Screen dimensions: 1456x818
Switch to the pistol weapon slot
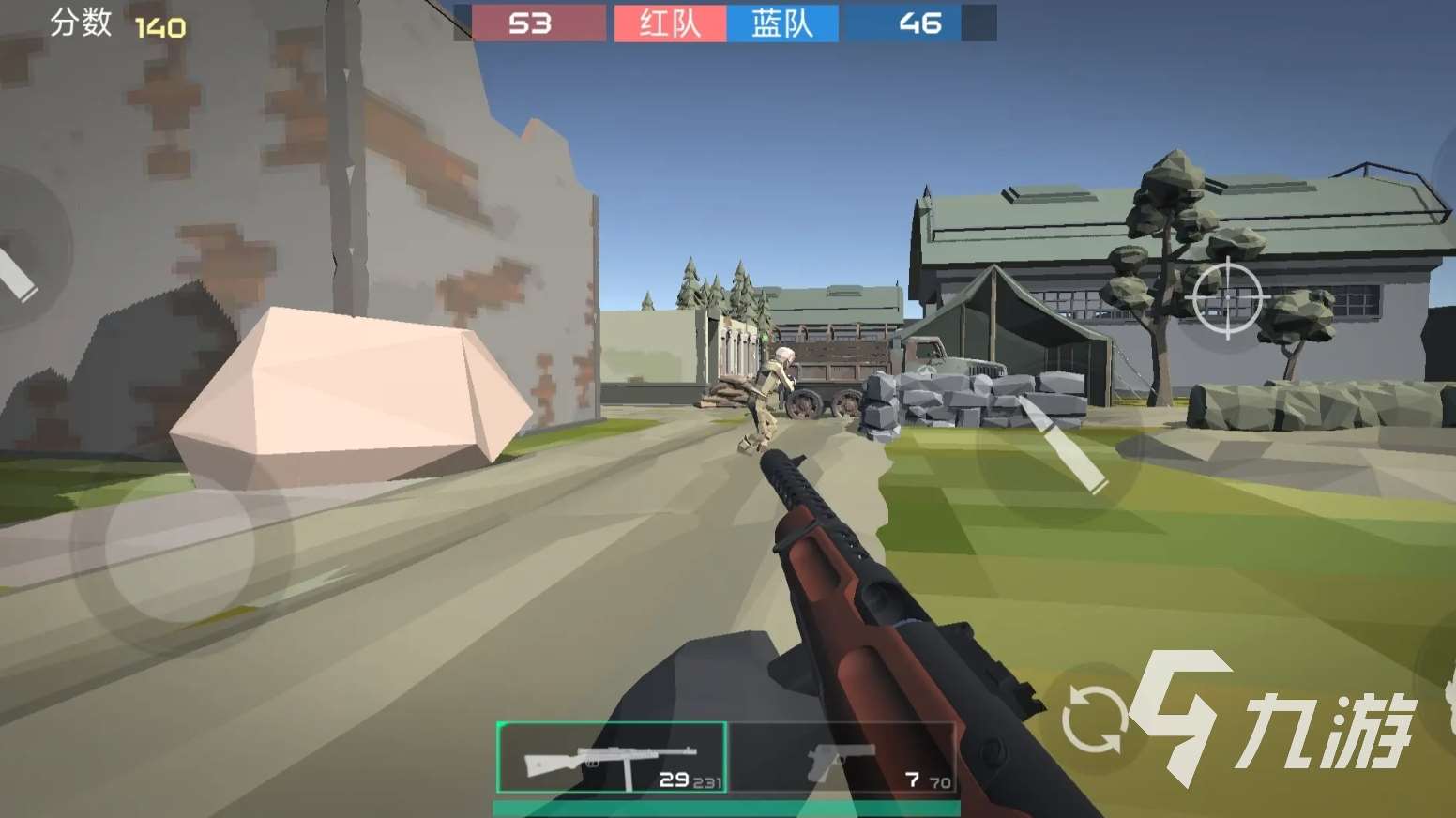tap(842, 758)
